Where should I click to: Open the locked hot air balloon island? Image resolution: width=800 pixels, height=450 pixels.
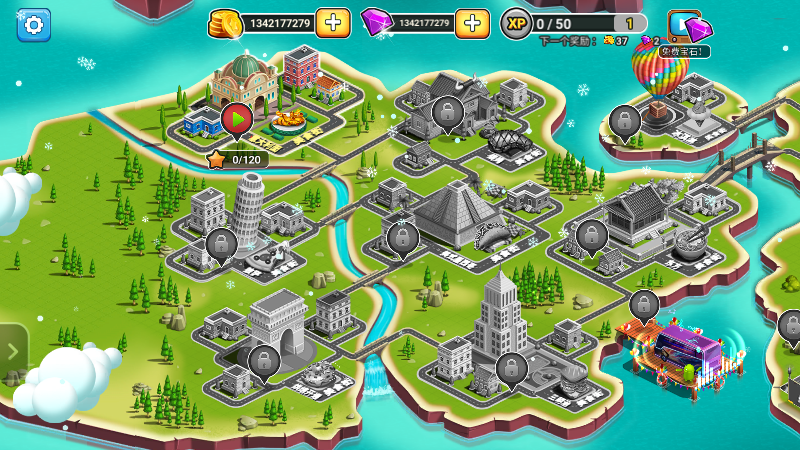coord(625,122)
